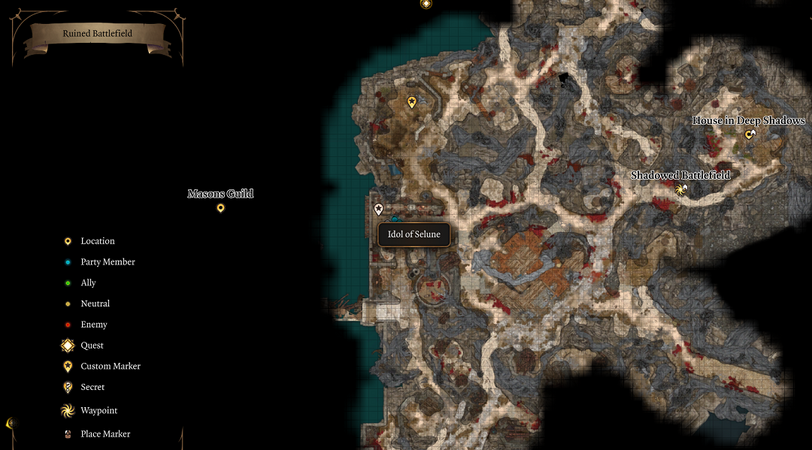Toggle the Neutral legend entry
This screenshot has height=450, width=812.
point(95,304)
